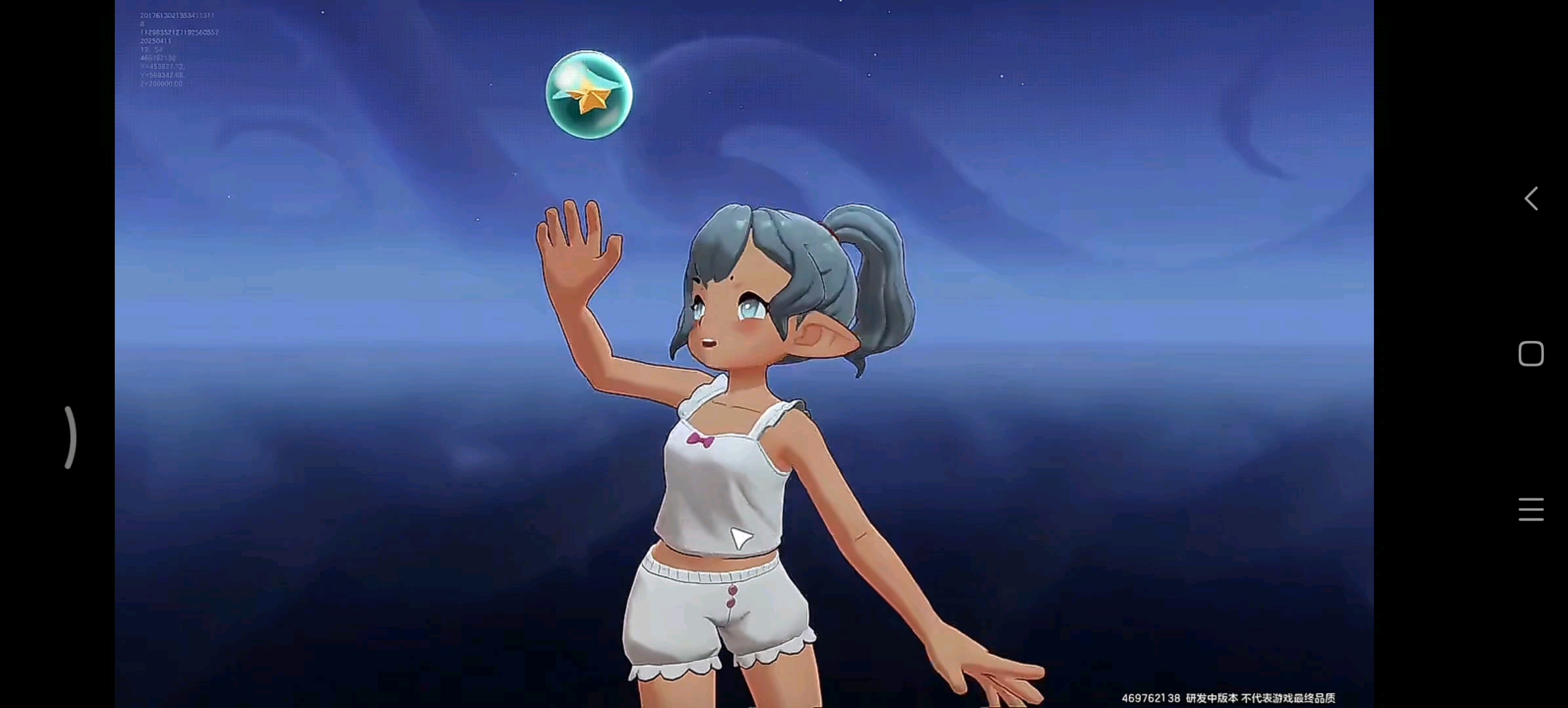Tap the Android home square button
This screenshot has width=1568, height=708.
1531,354
